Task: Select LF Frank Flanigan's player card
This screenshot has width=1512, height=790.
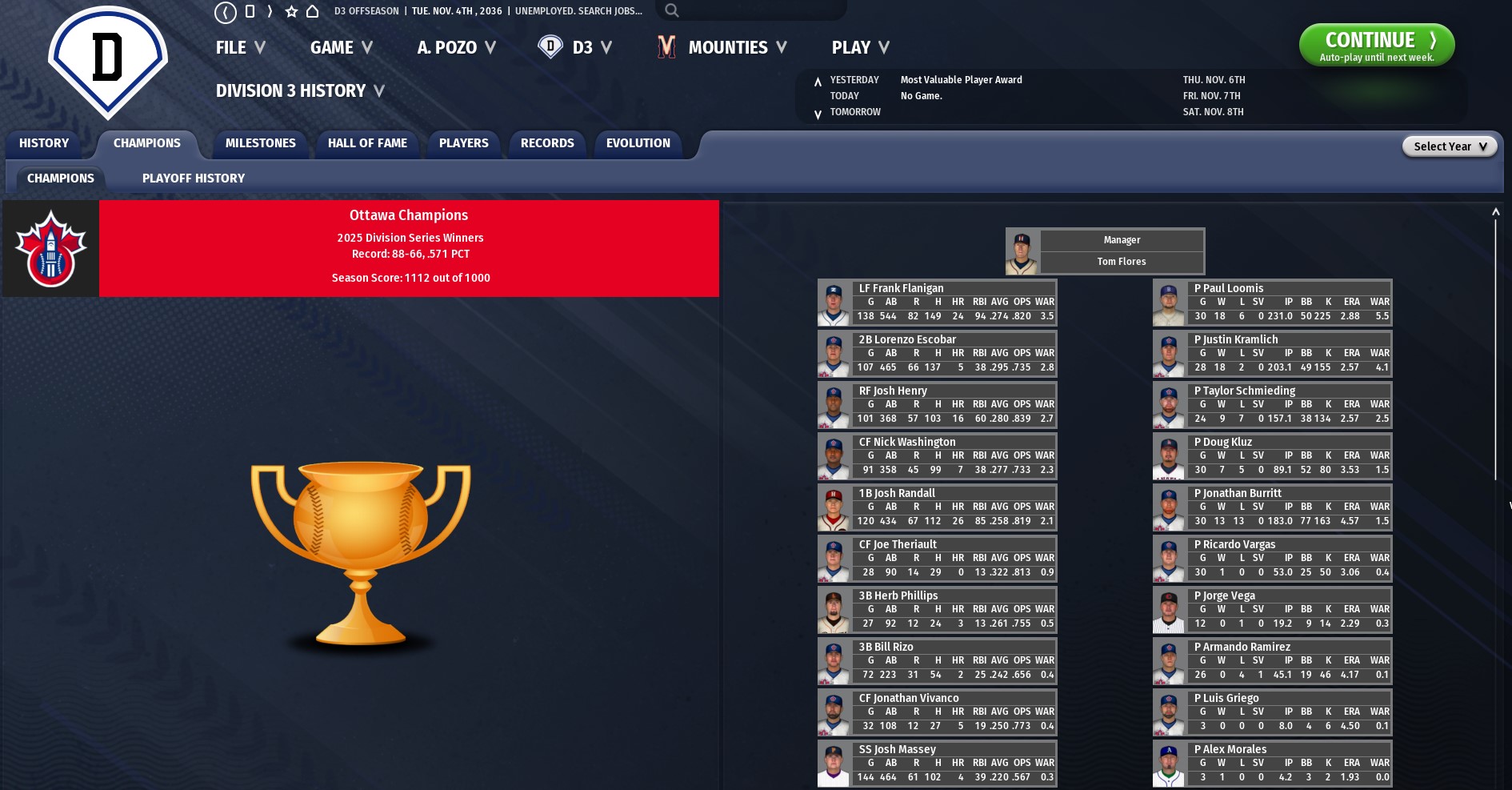Action: 901,288
